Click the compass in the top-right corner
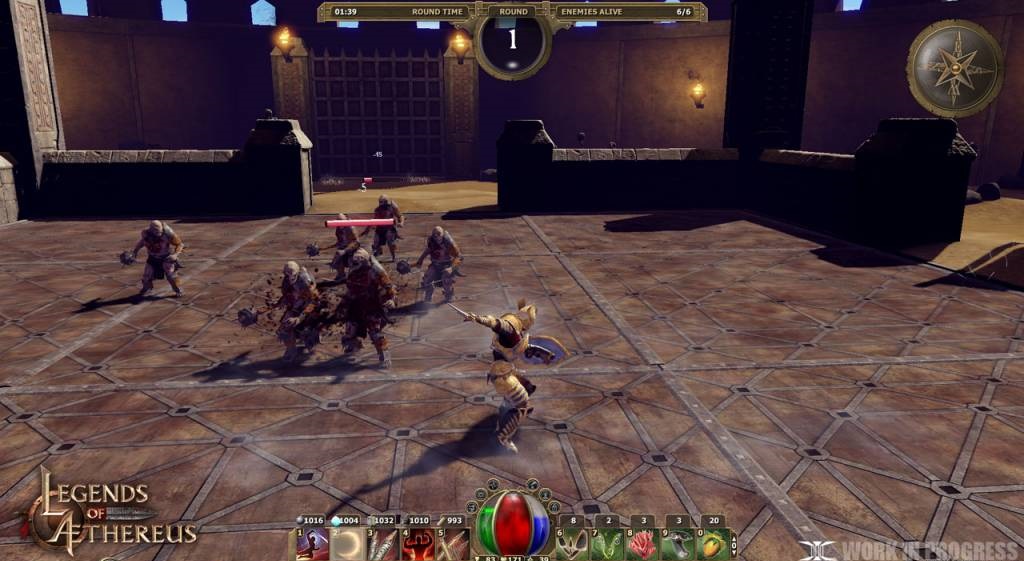The image size is (1024, 561). [954, 68]
